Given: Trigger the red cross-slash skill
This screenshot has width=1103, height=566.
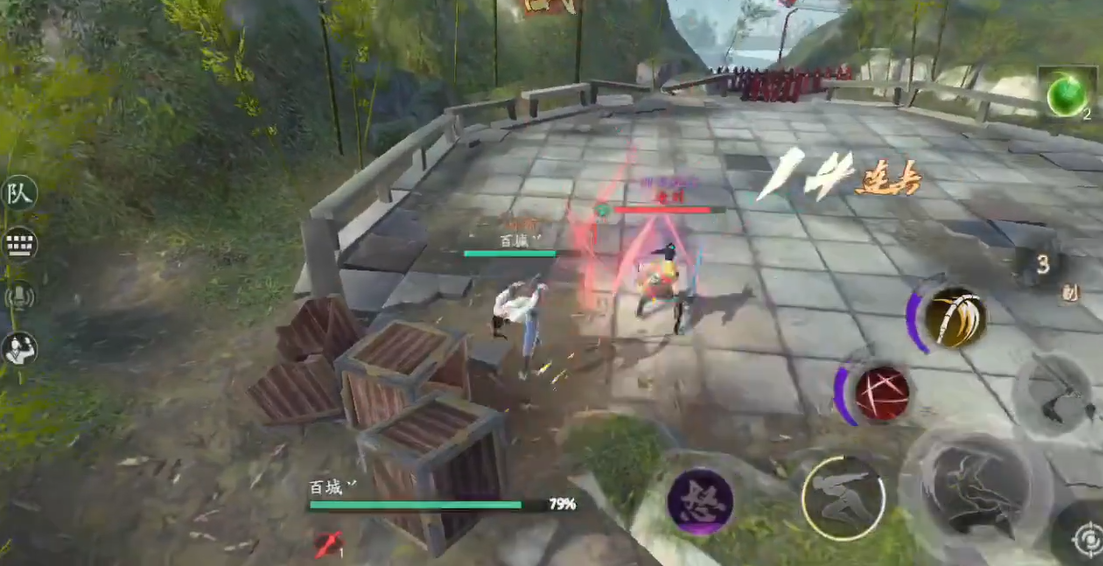Looking at the screenshot, I should (881, 391).
